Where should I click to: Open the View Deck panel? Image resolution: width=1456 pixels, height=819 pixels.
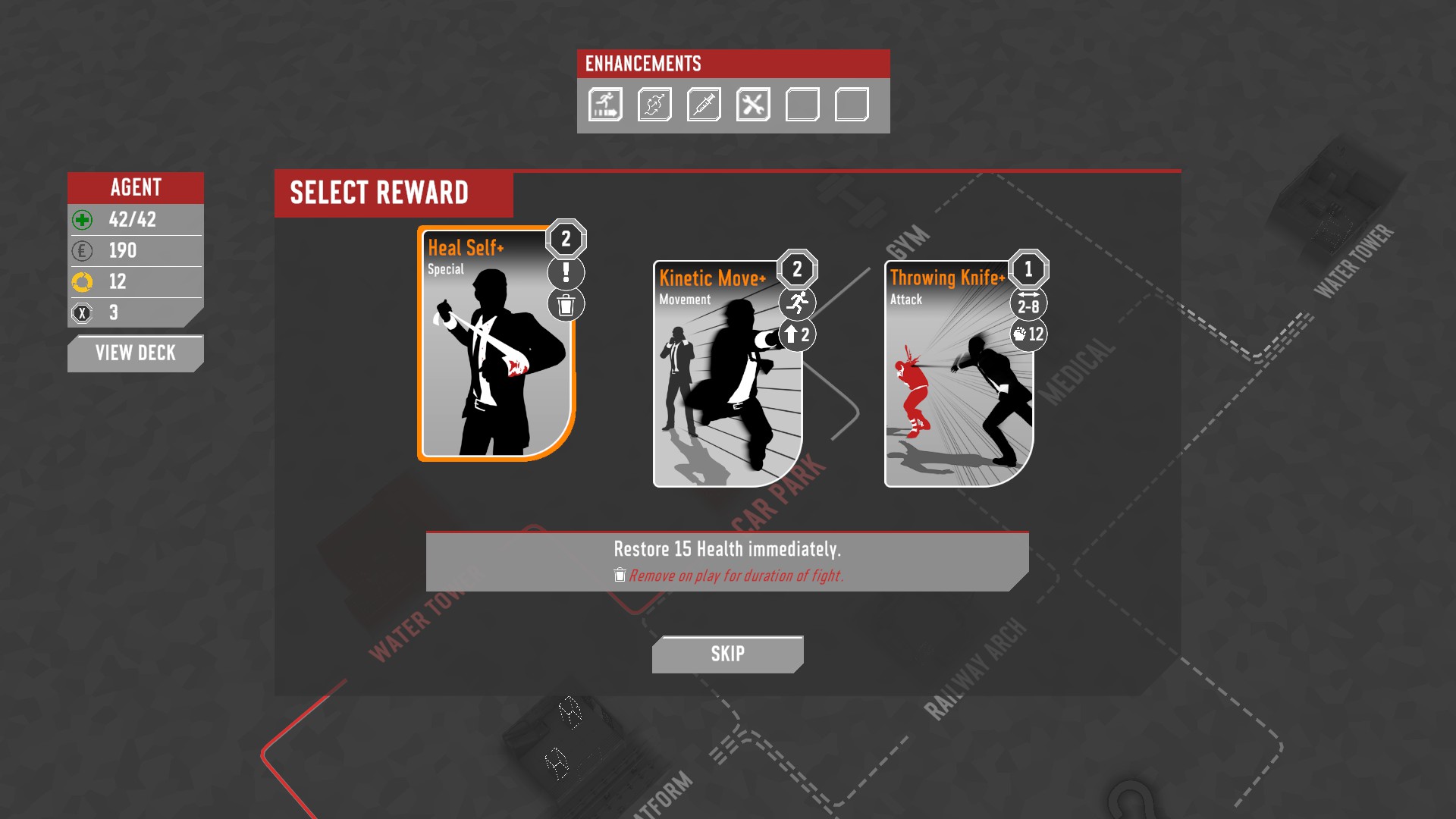[135, 353]
